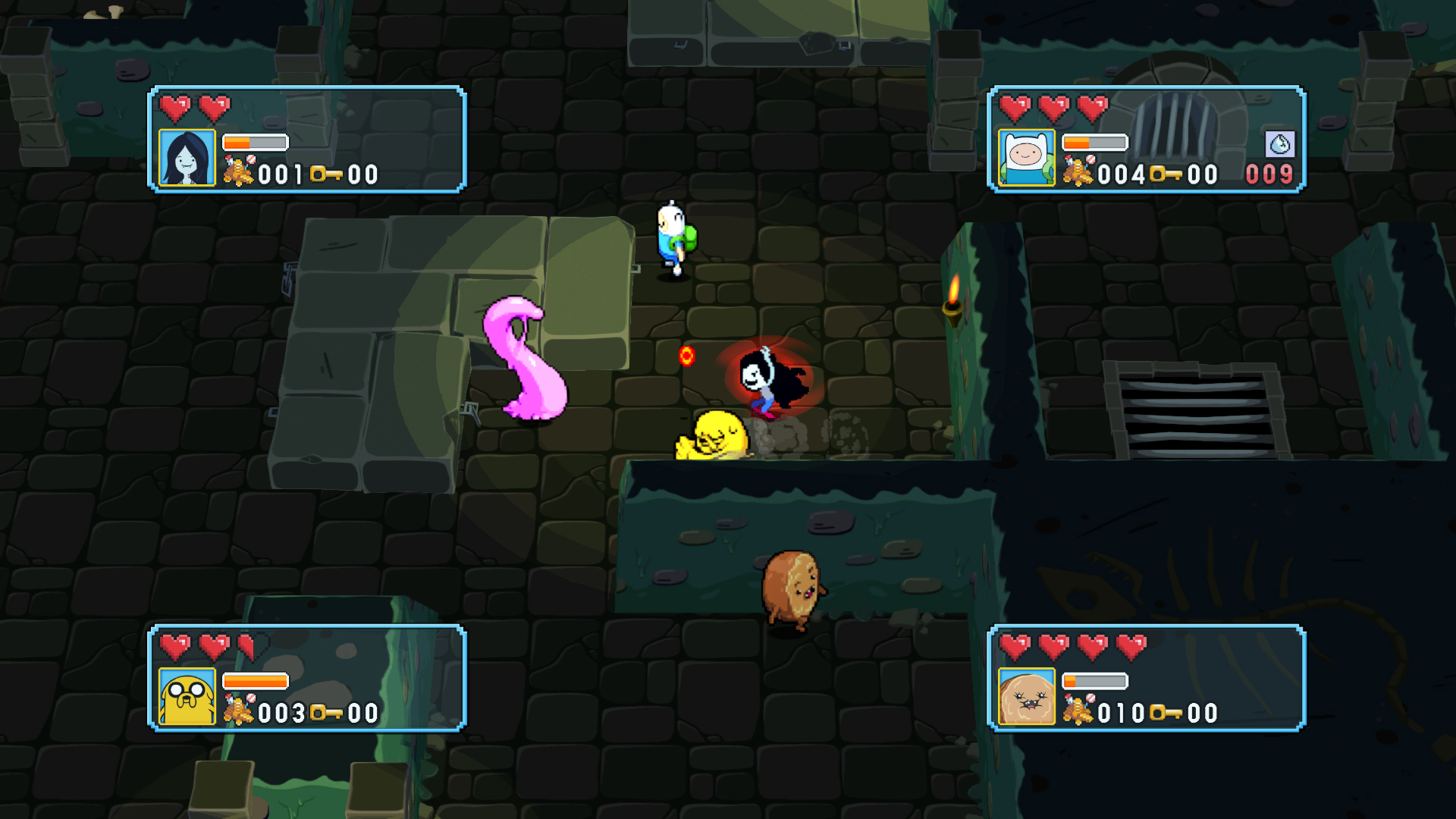
Task: Select Marceline's character portrait
Action: point(186,158)
